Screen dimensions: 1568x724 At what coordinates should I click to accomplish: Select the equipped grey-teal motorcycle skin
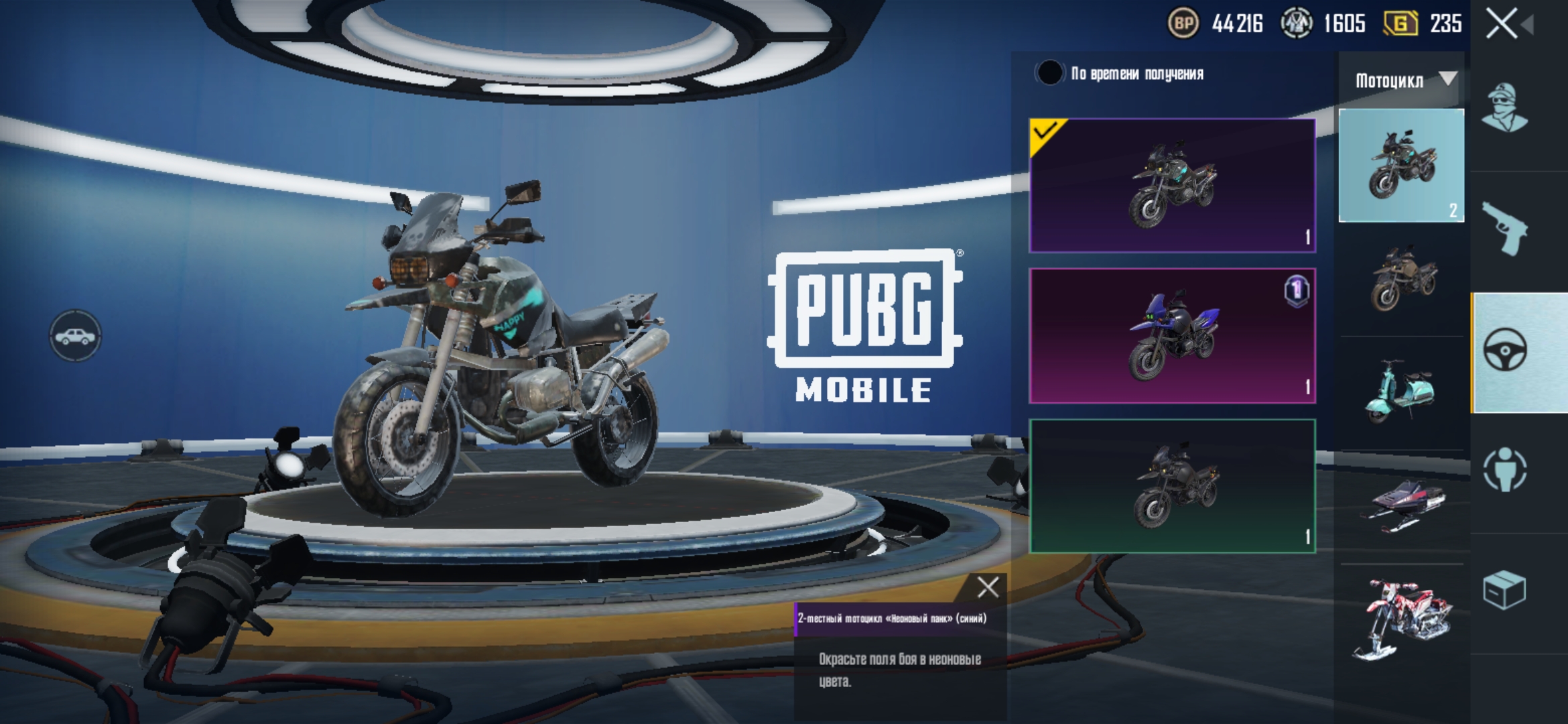tap(1172, 186)
